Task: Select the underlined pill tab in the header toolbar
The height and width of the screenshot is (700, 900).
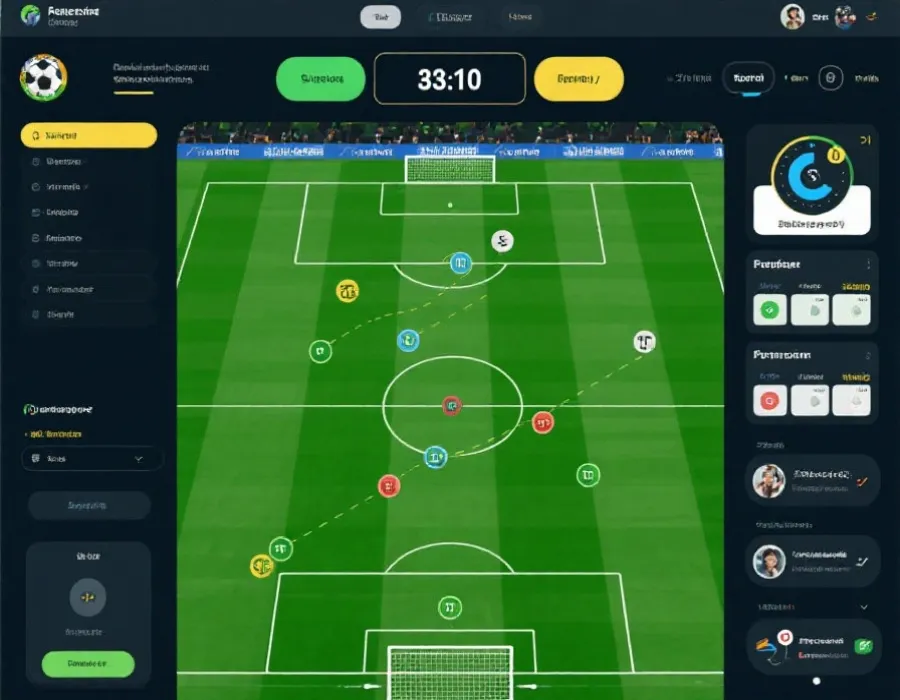Action: coord(748,78)
